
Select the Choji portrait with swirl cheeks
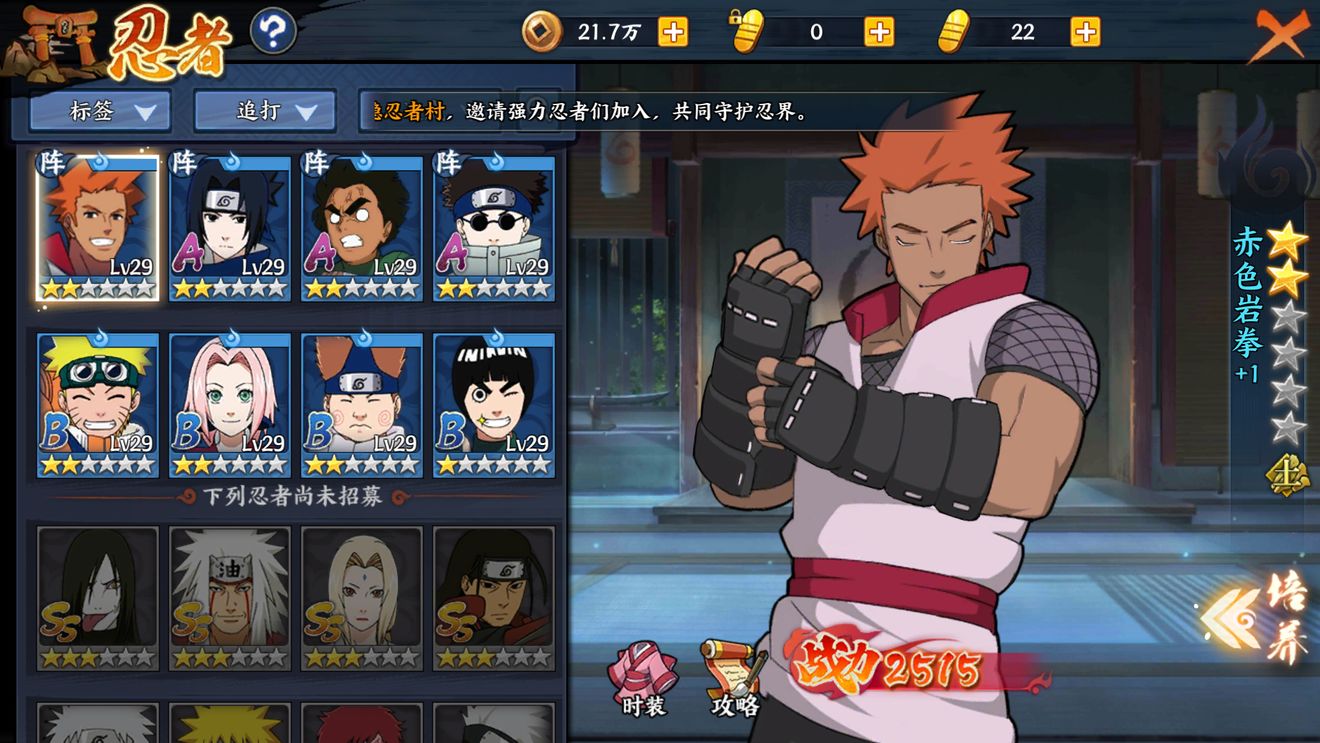[362, 404]
